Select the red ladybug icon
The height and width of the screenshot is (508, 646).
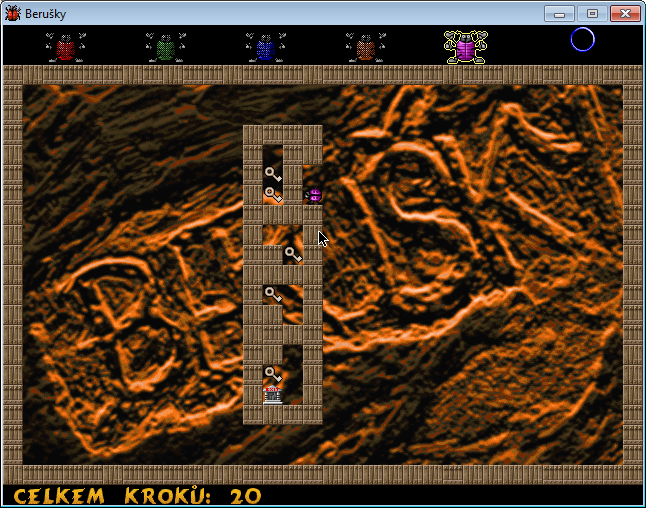[66, 47]
